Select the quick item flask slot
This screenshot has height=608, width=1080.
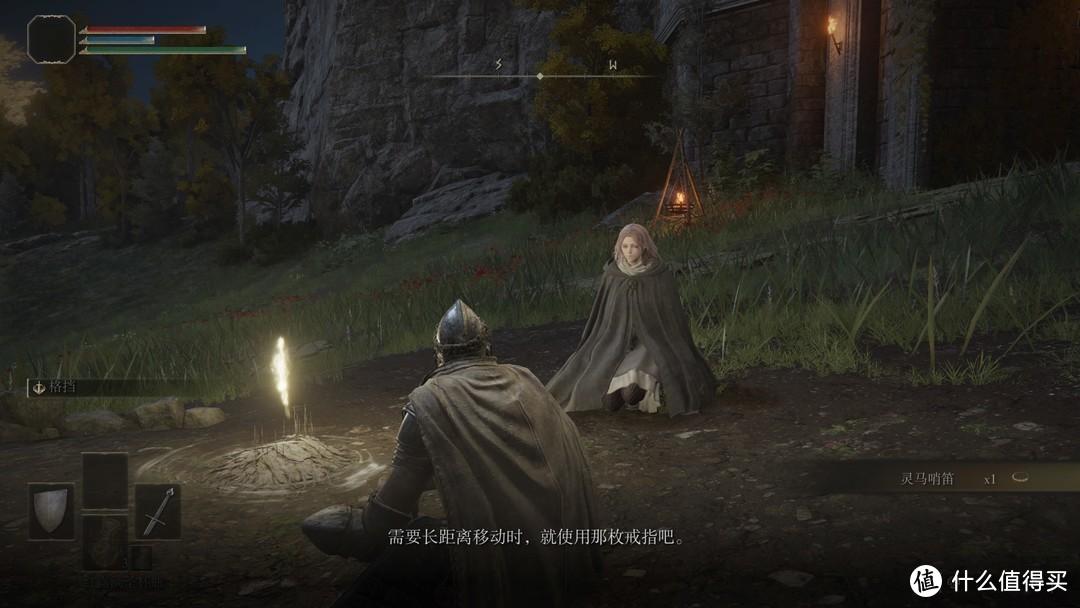pos(104,542)
